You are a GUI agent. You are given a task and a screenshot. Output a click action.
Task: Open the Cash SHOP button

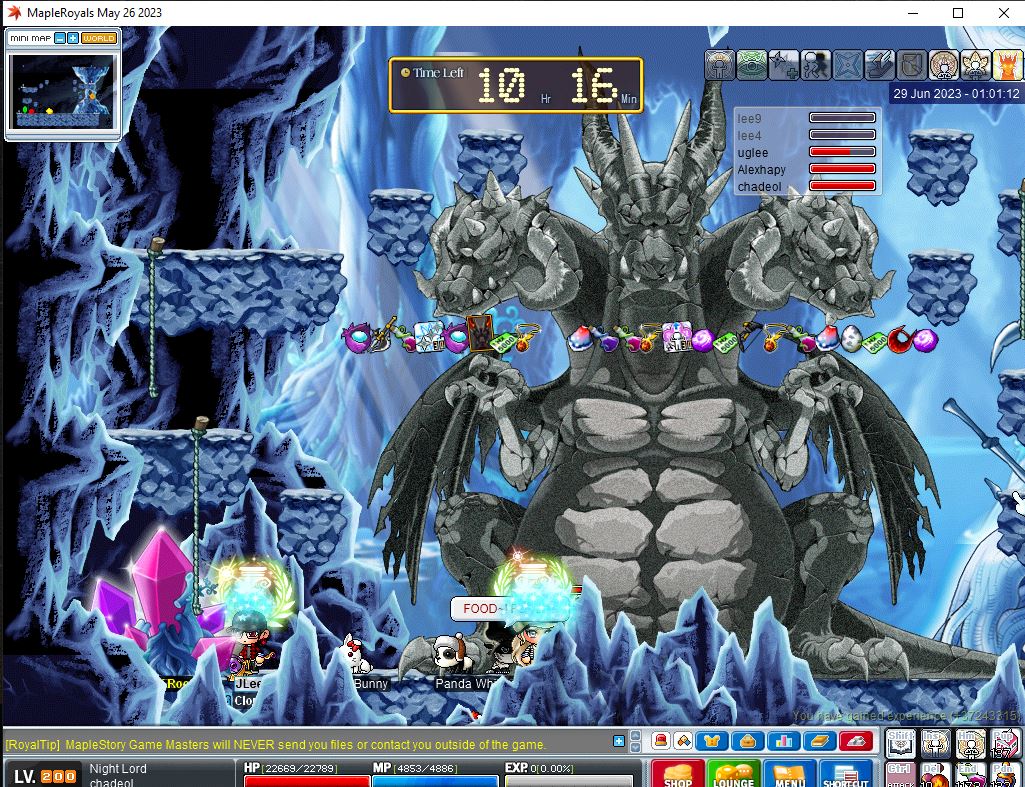click(x=678, y=774)
